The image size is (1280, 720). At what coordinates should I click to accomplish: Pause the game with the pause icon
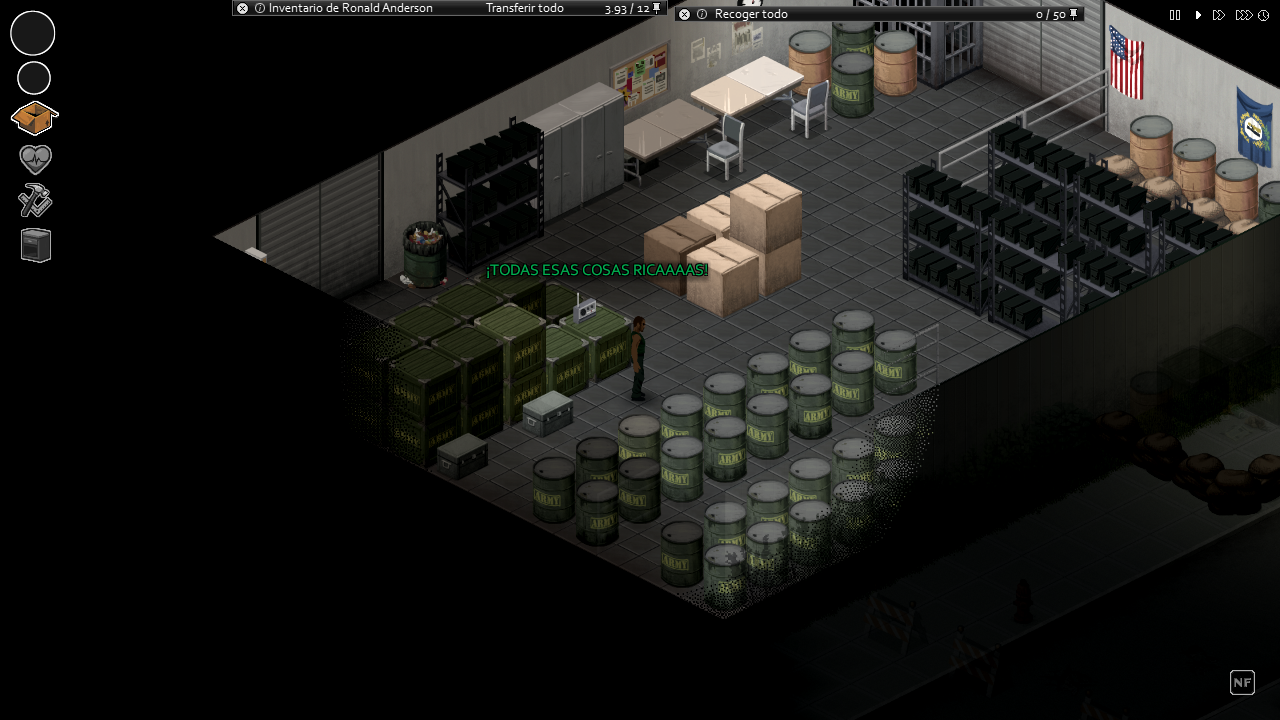1175,15
